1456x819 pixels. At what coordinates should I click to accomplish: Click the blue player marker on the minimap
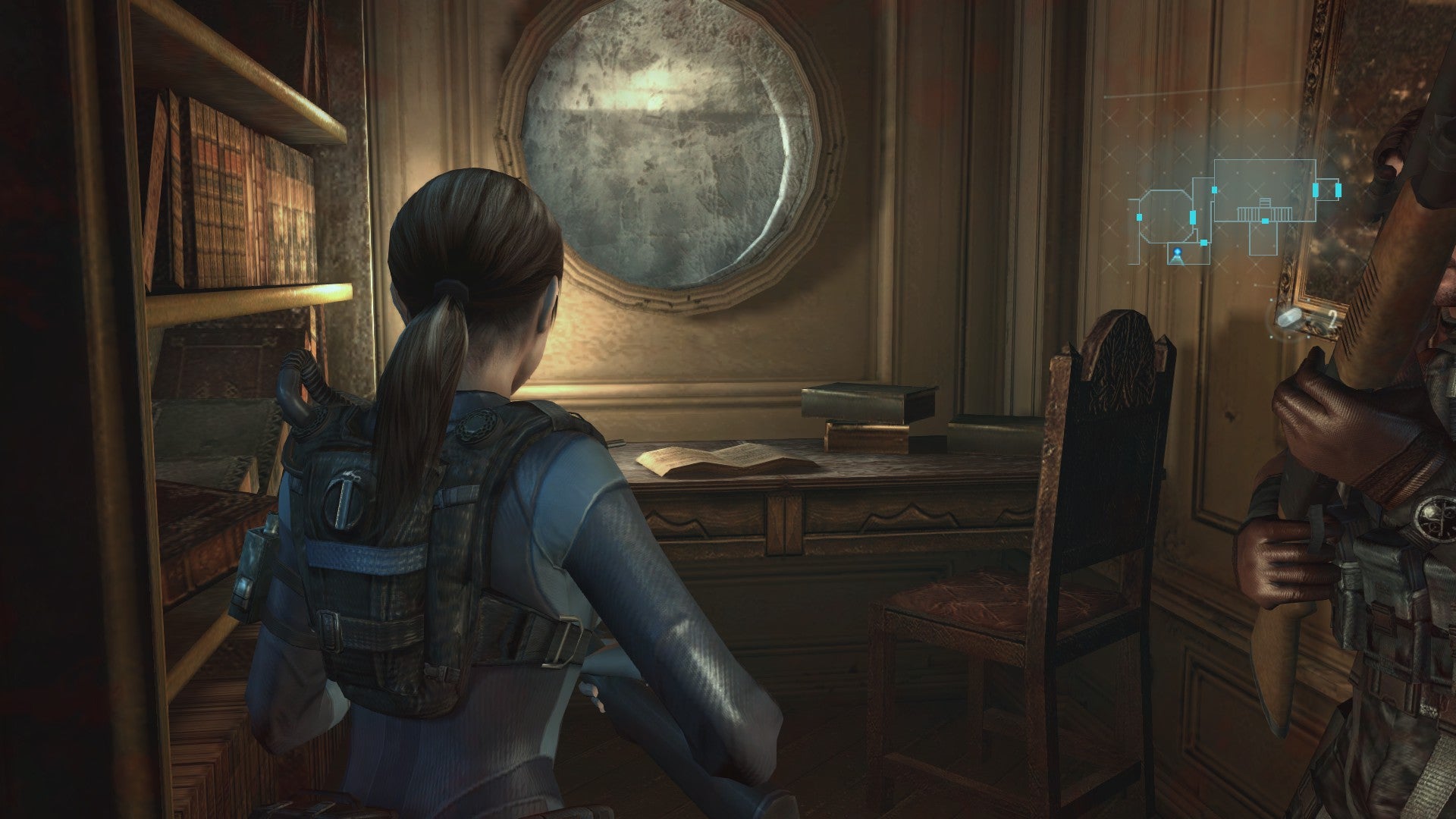point(1178,251)
